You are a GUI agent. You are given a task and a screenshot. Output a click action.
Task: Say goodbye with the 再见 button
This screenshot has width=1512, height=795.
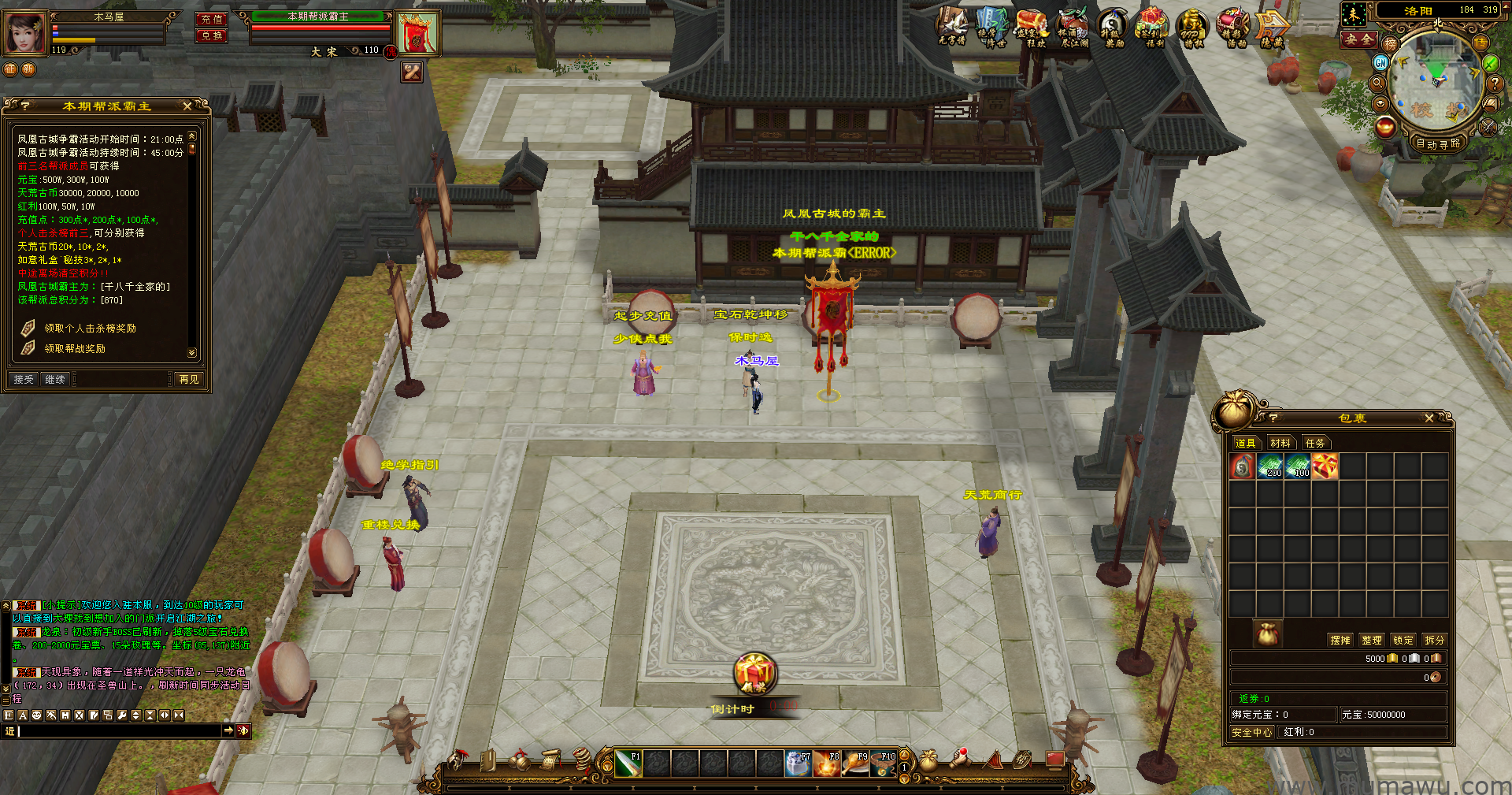[189, 379]
